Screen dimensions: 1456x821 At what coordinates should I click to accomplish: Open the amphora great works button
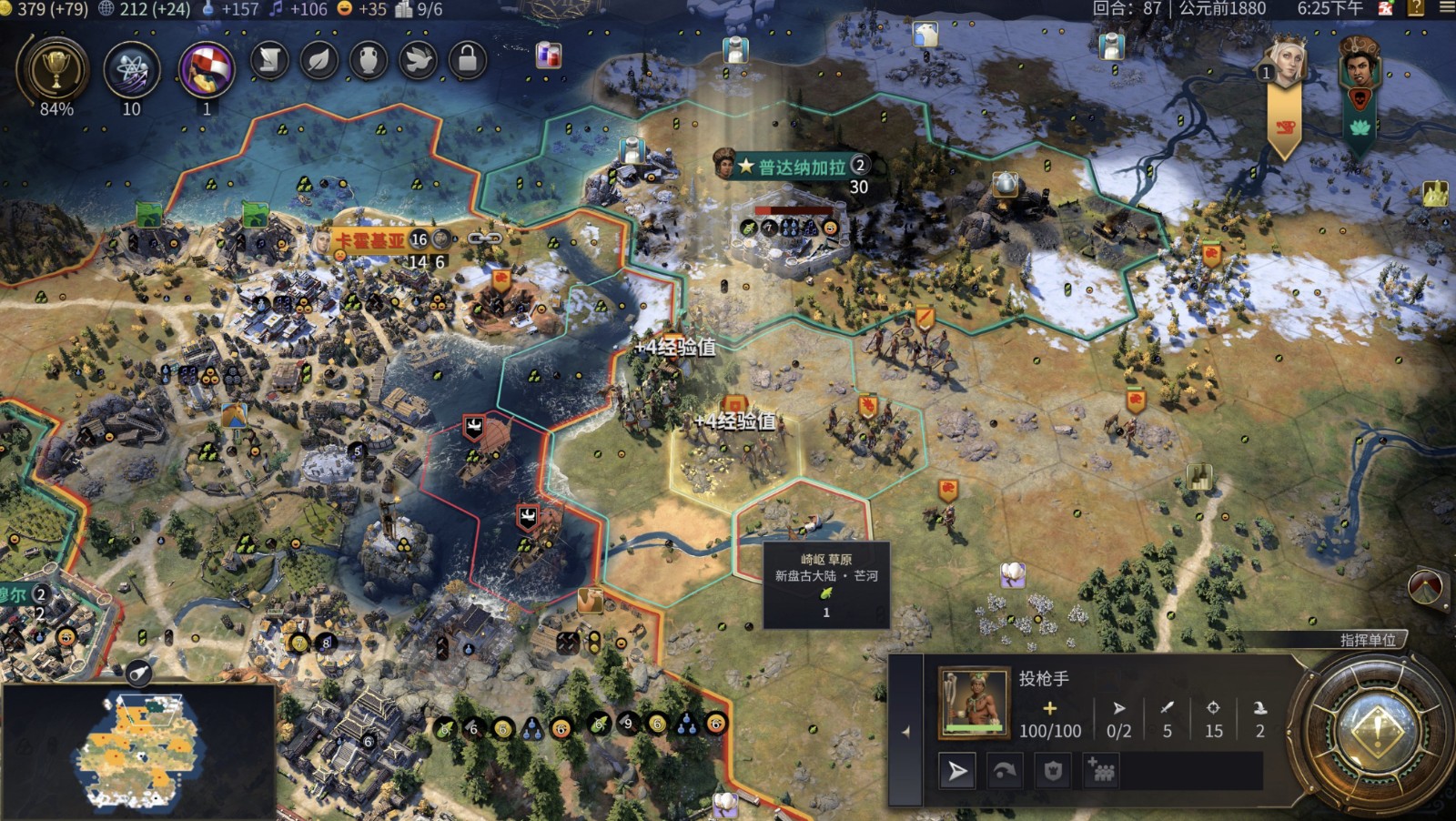[x=369, y=60]
